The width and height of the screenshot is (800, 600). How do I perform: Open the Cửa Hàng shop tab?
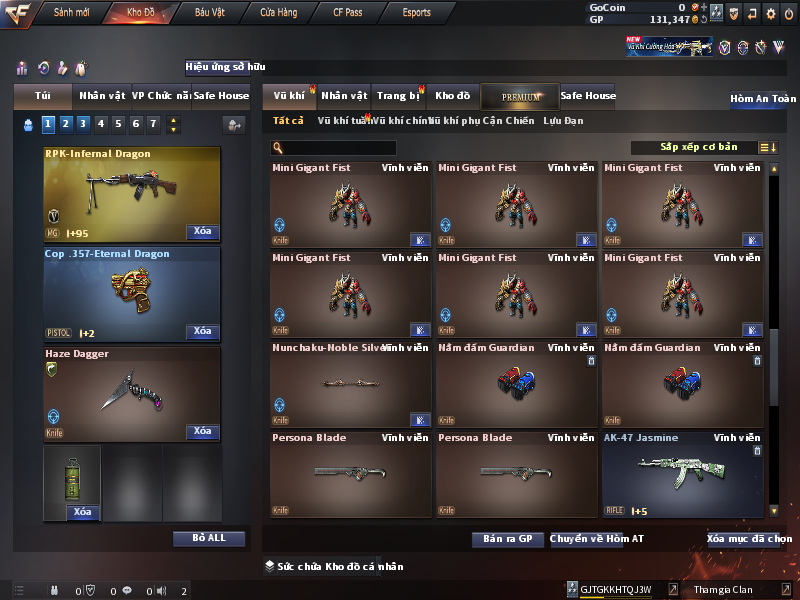coord(278,13)
